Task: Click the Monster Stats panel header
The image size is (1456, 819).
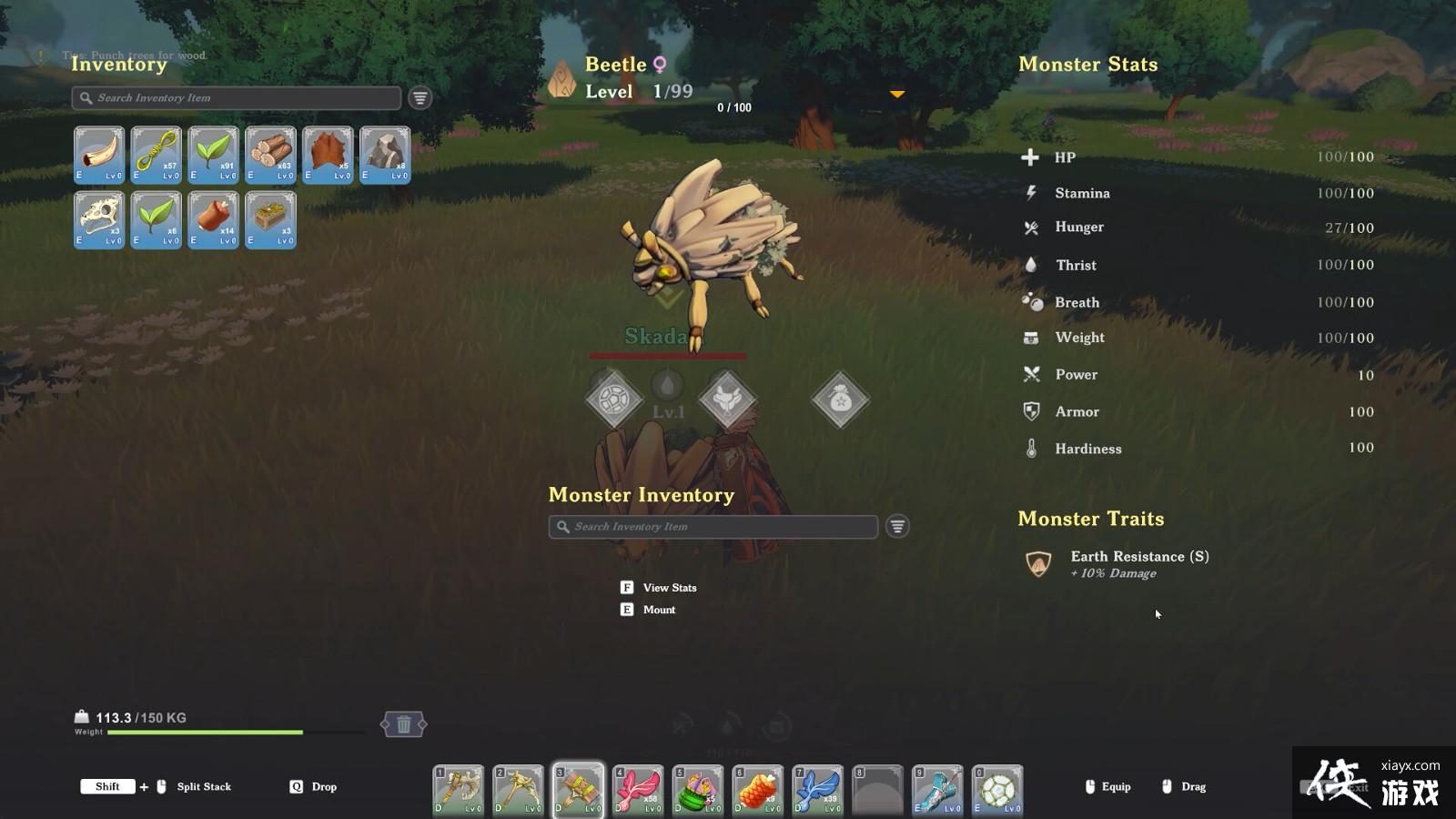Action: point(1088,65)
